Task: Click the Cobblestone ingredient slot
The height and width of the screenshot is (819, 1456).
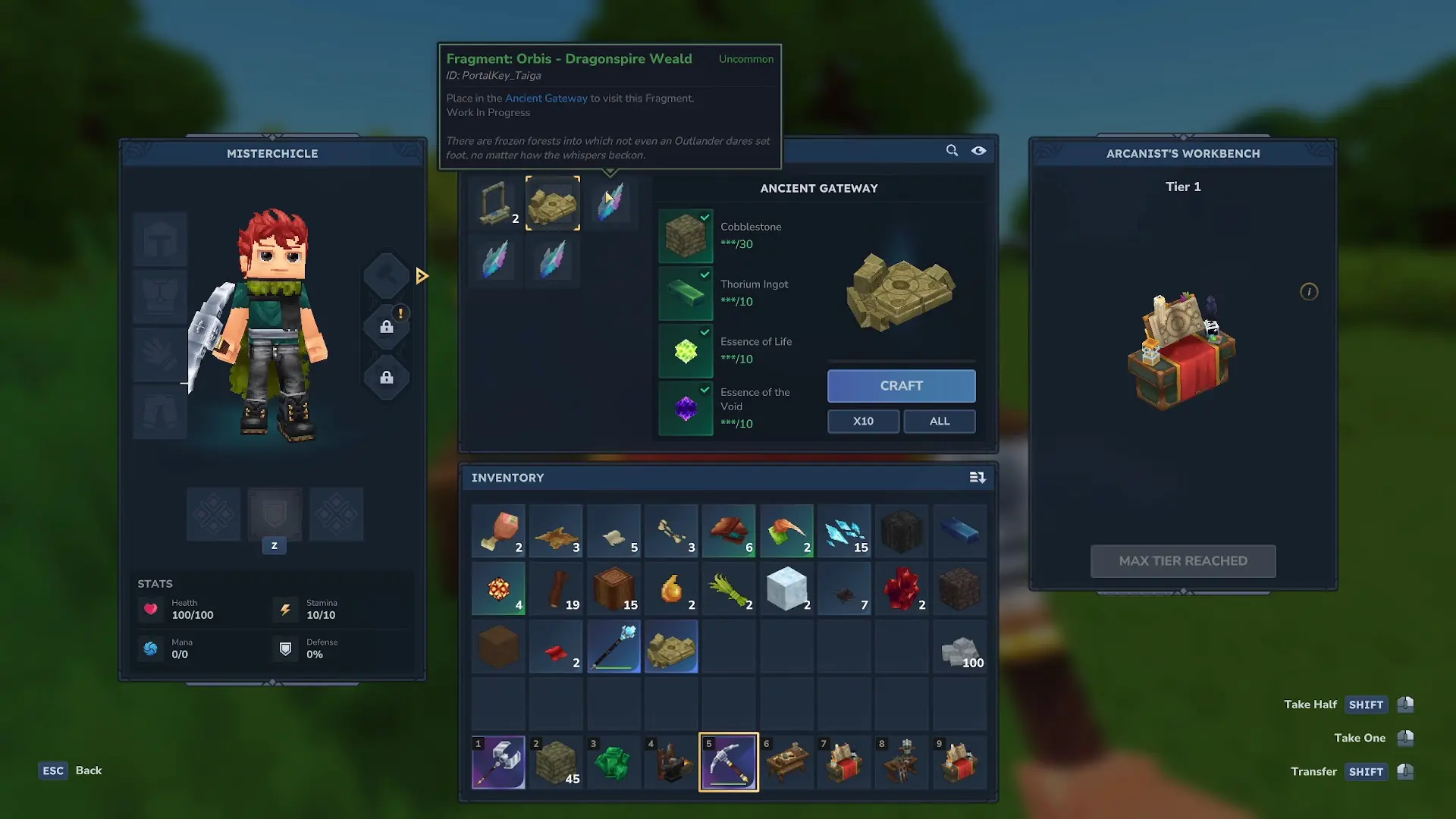Action: tap(686, 236)
